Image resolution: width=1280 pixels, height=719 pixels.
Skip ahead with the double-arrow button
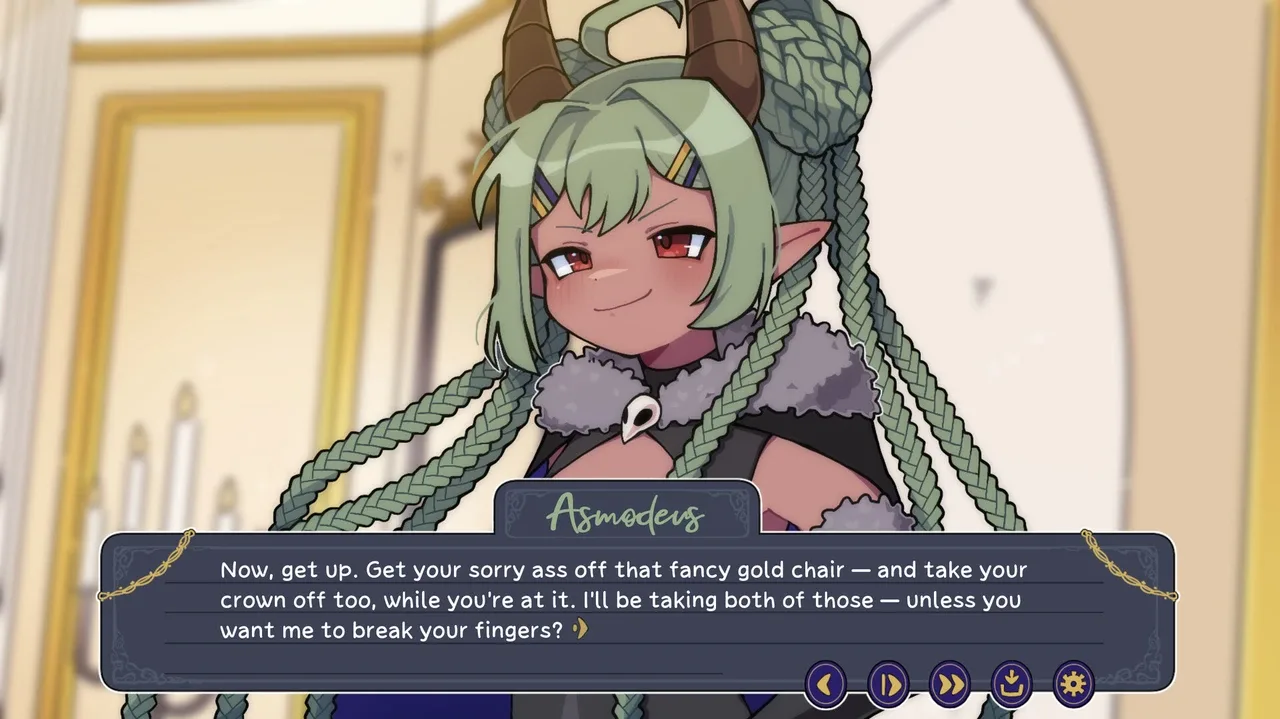click(x=950, y=684)
